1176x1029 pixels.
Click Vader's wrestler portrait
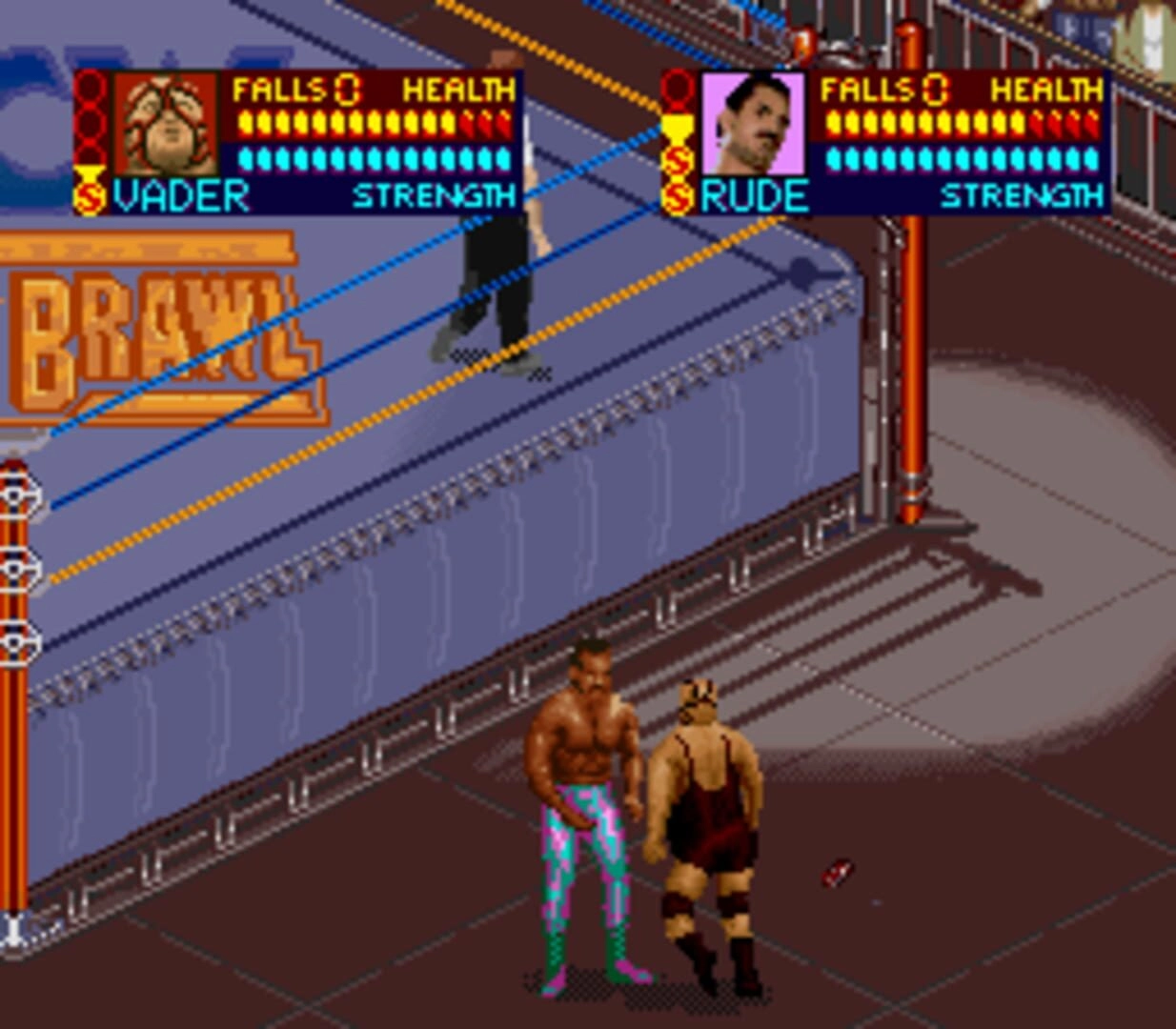166,124
